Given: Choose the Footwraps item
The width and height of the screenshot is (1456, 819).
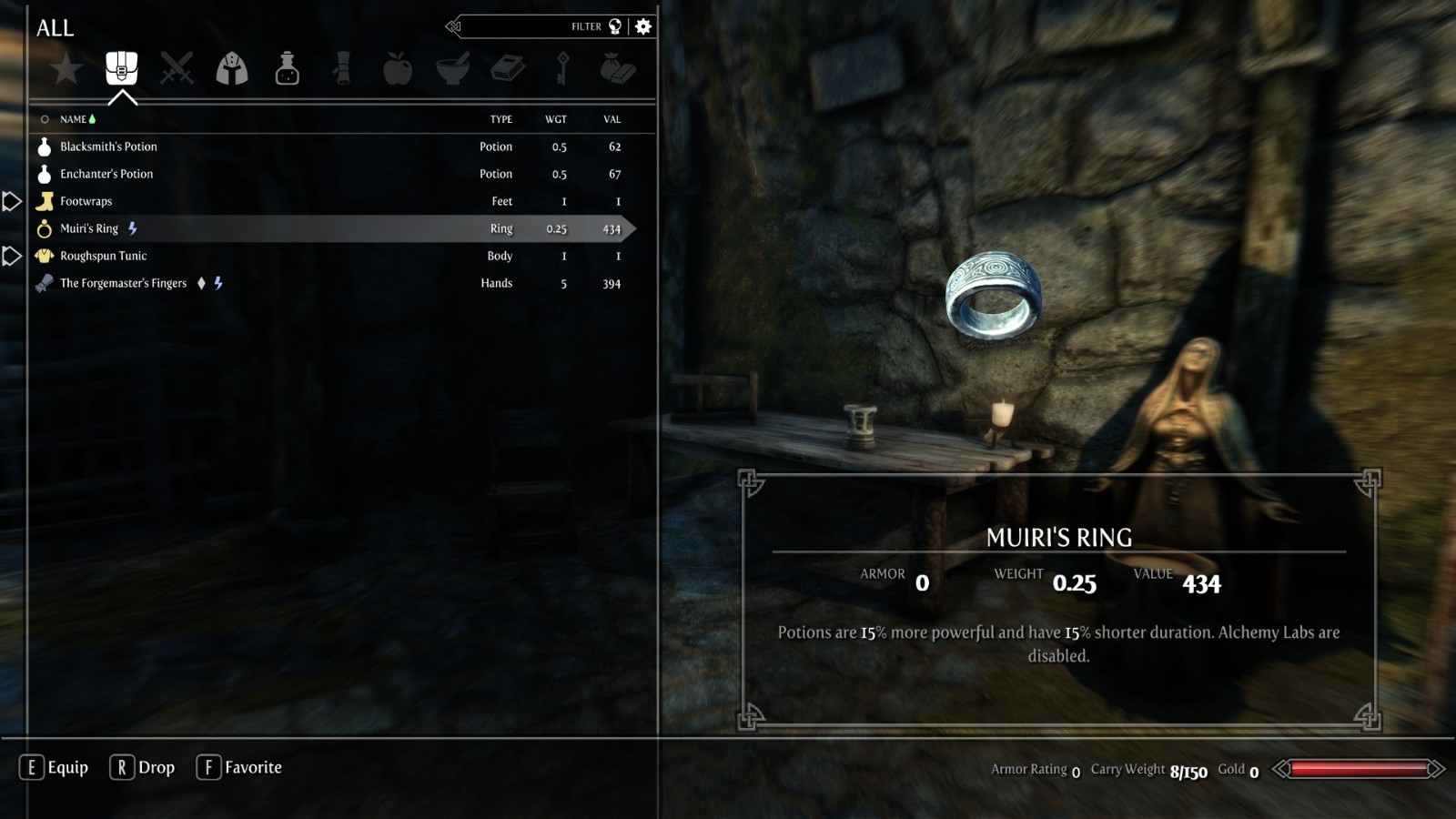Looking at the screenshot, I should pyautogui.click(x=86, y=201).
